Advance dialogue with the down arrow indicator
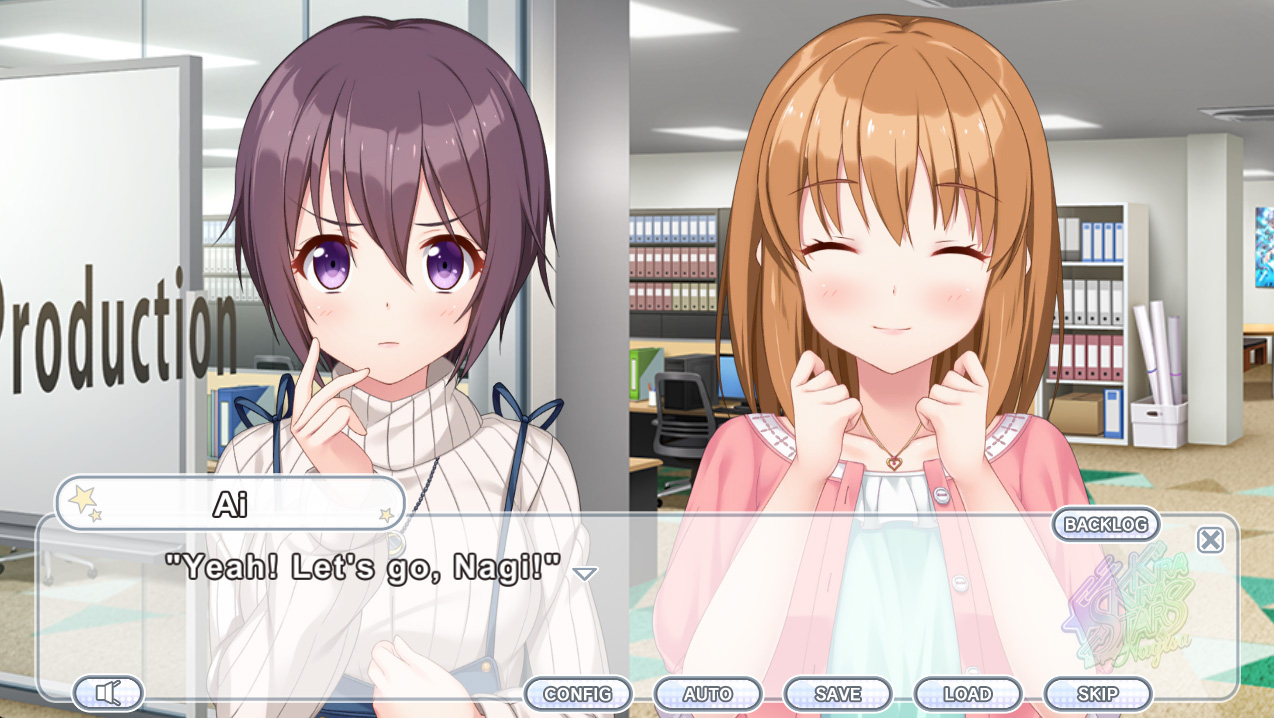The height and width of the screenshot is (718, 1274). [x=585, y=573]
